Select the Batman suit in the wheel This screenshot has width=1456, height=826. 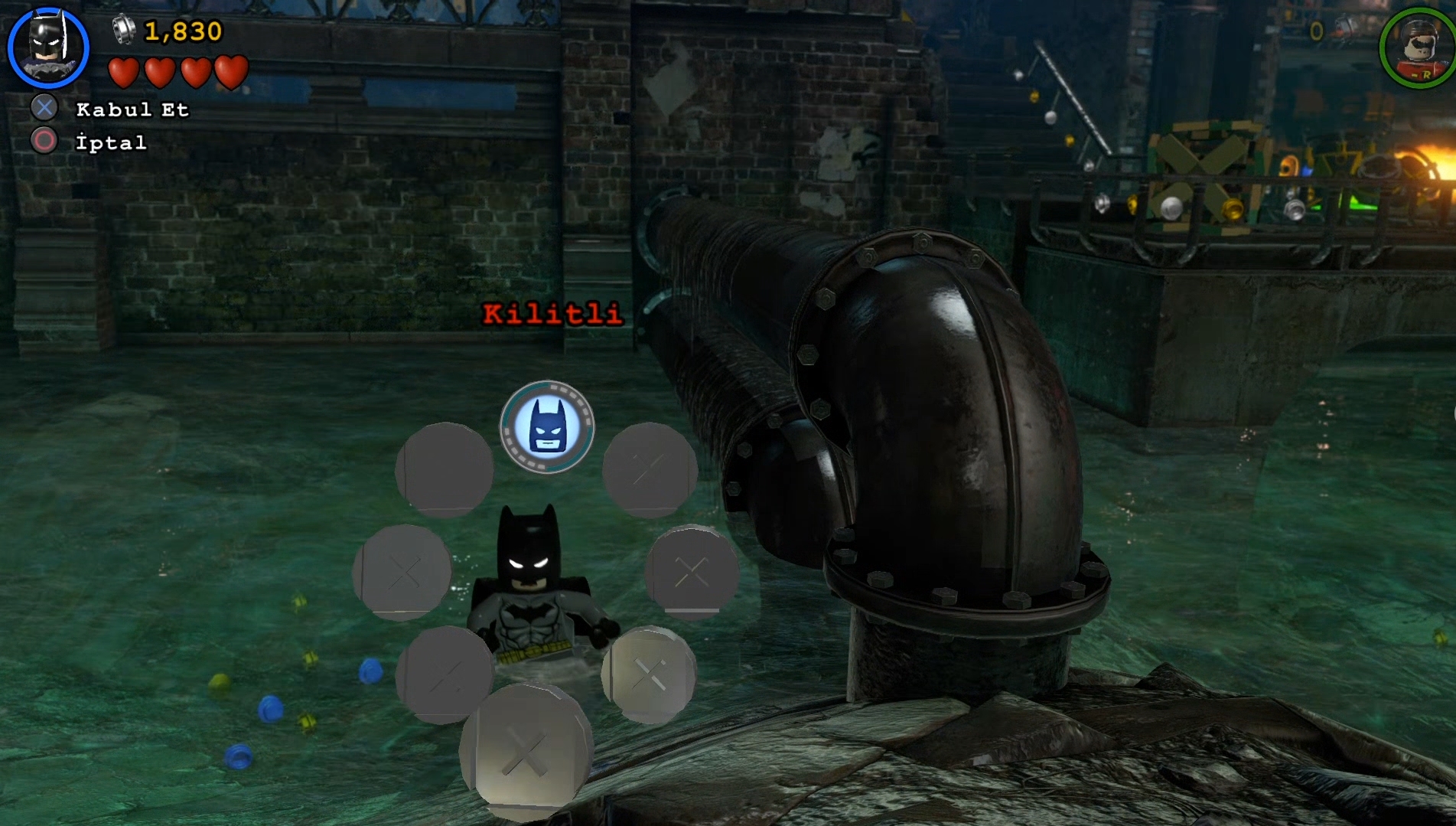click(547, 427)
